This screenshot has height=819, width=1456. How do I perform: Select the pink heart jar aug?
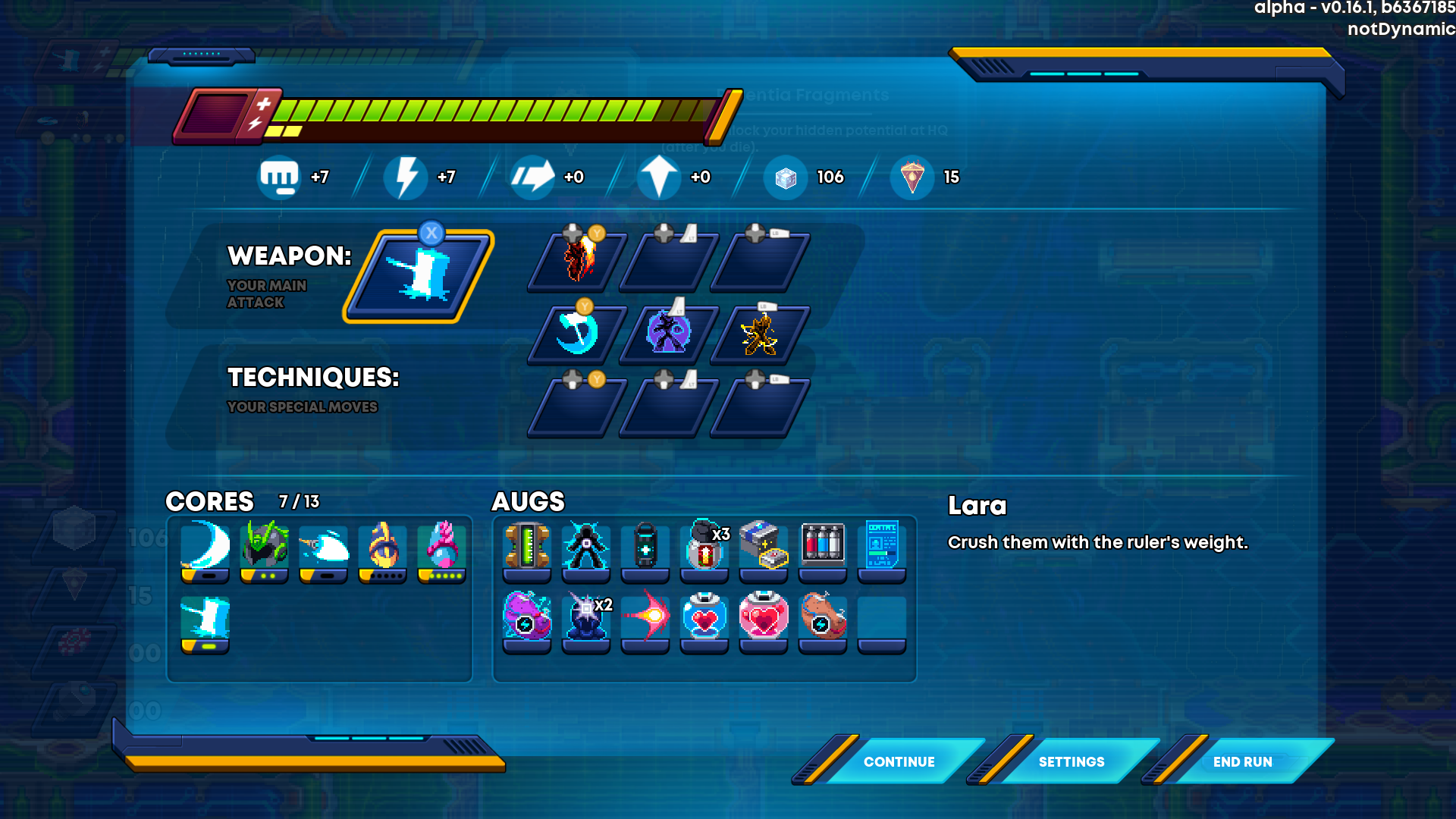764,616
